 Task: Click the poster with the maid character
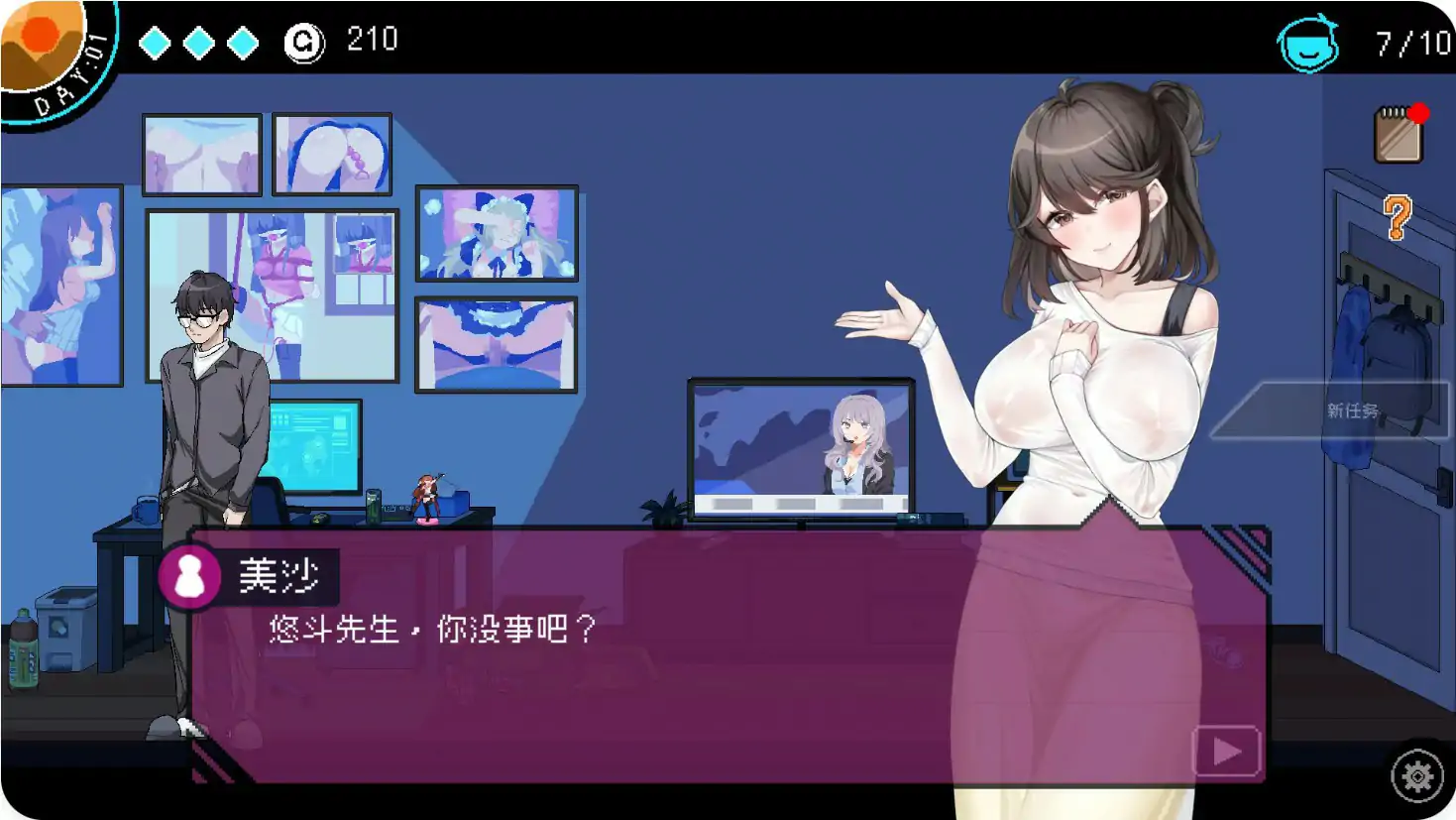pyautogui.click(x=496, y=233)
